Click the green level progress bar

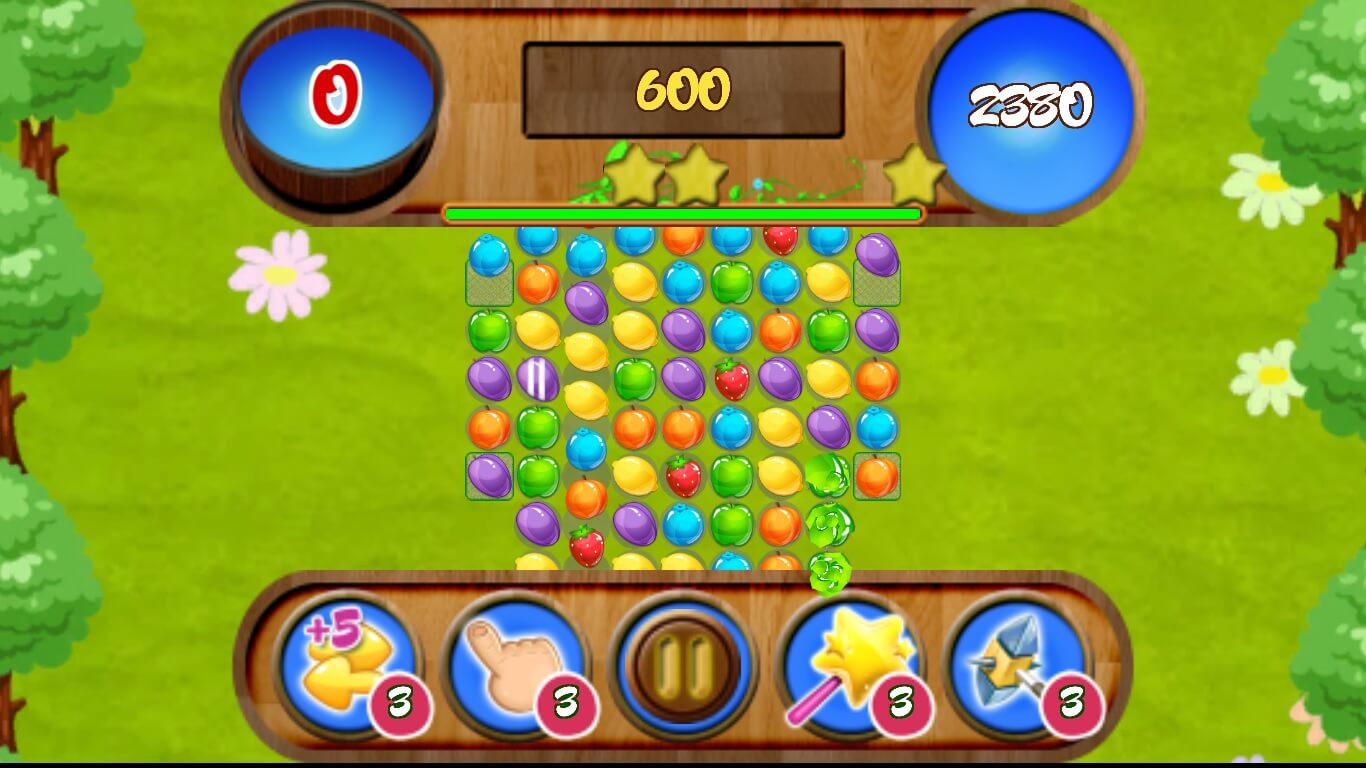pyautogui.click(x=683, y=212)
